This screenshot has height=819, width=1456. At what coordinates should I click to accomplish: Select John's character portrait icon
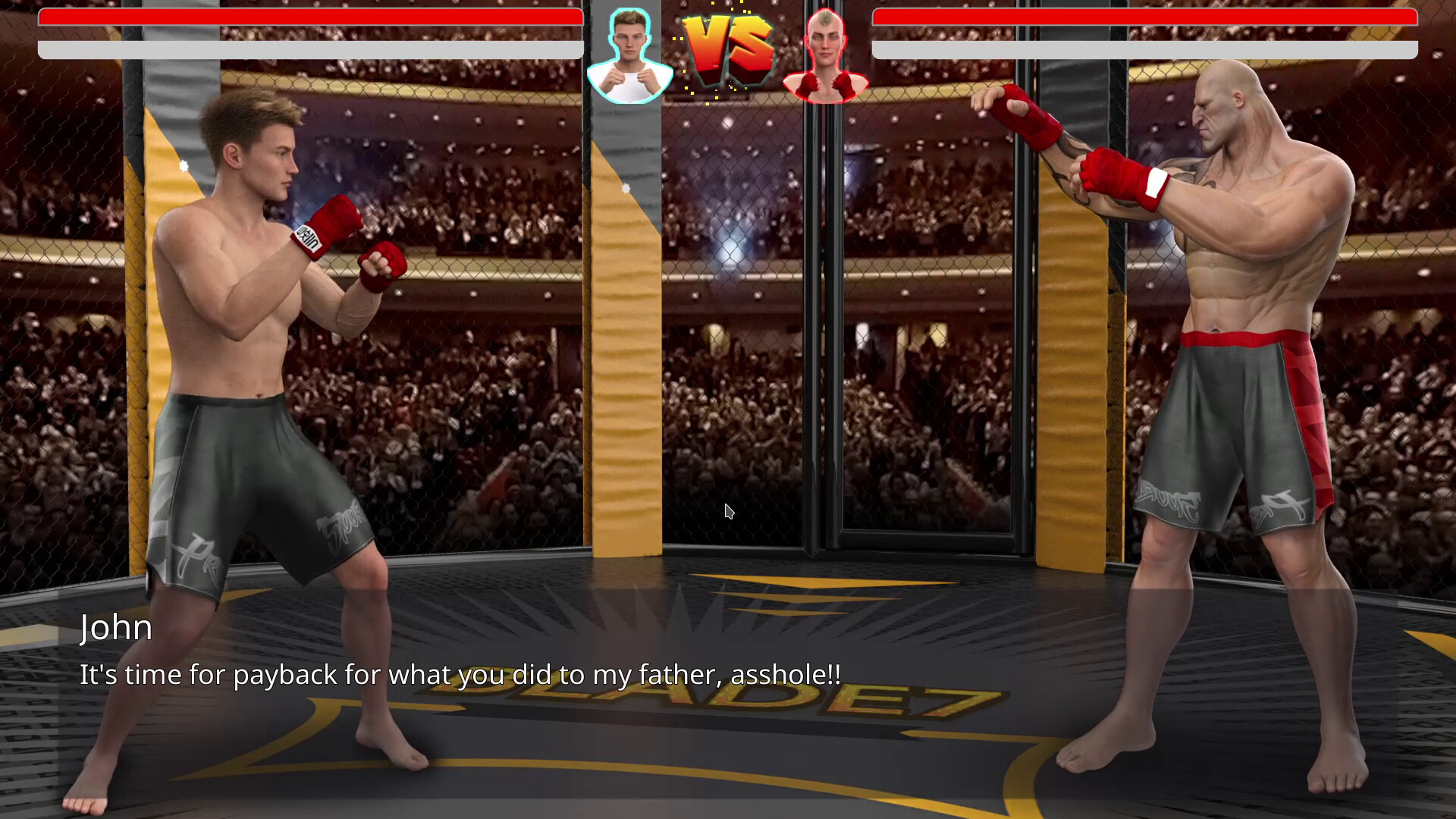628,53
